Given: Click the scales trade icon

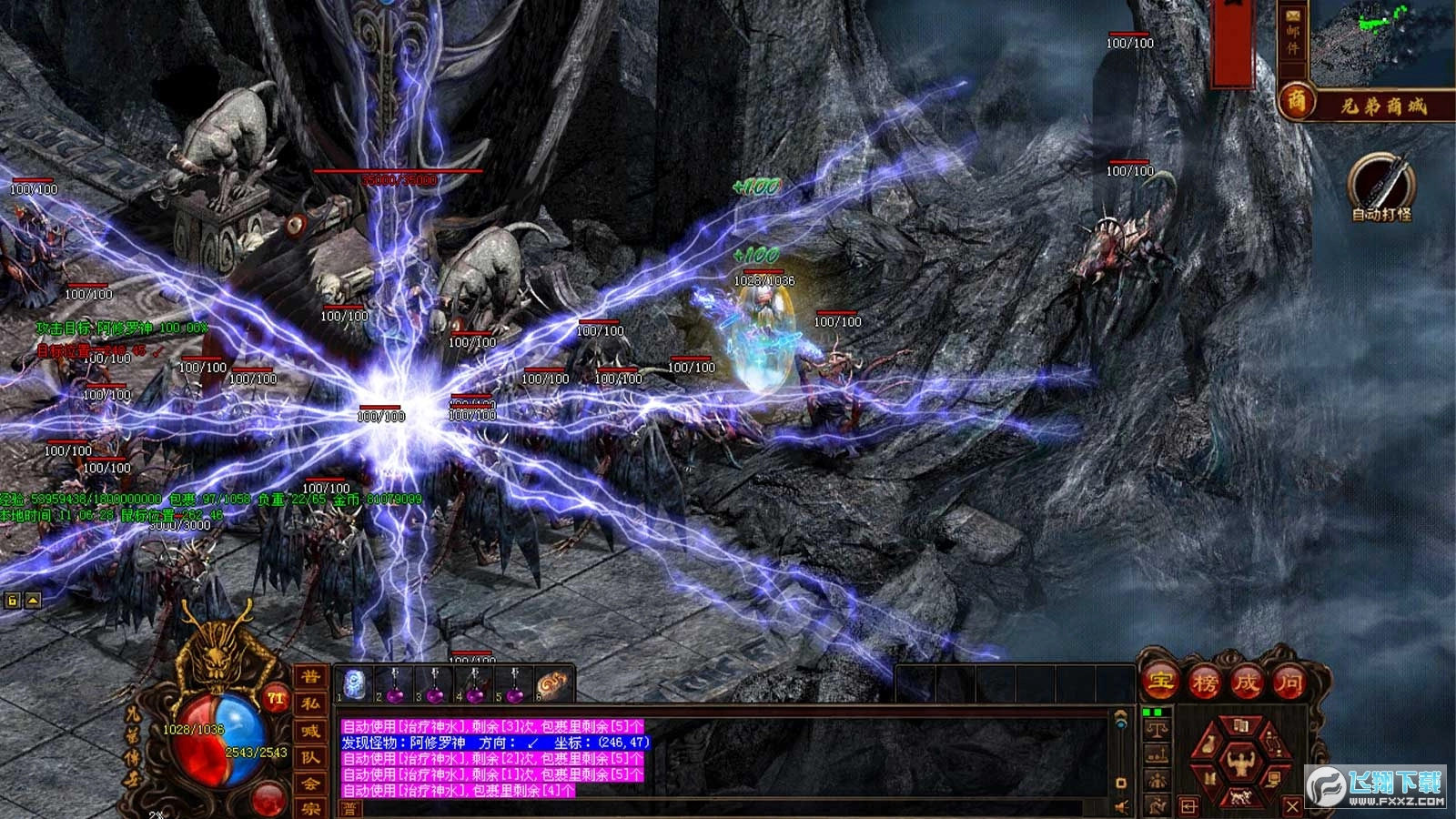Looking at the screenshot, I should (1157, 729).
